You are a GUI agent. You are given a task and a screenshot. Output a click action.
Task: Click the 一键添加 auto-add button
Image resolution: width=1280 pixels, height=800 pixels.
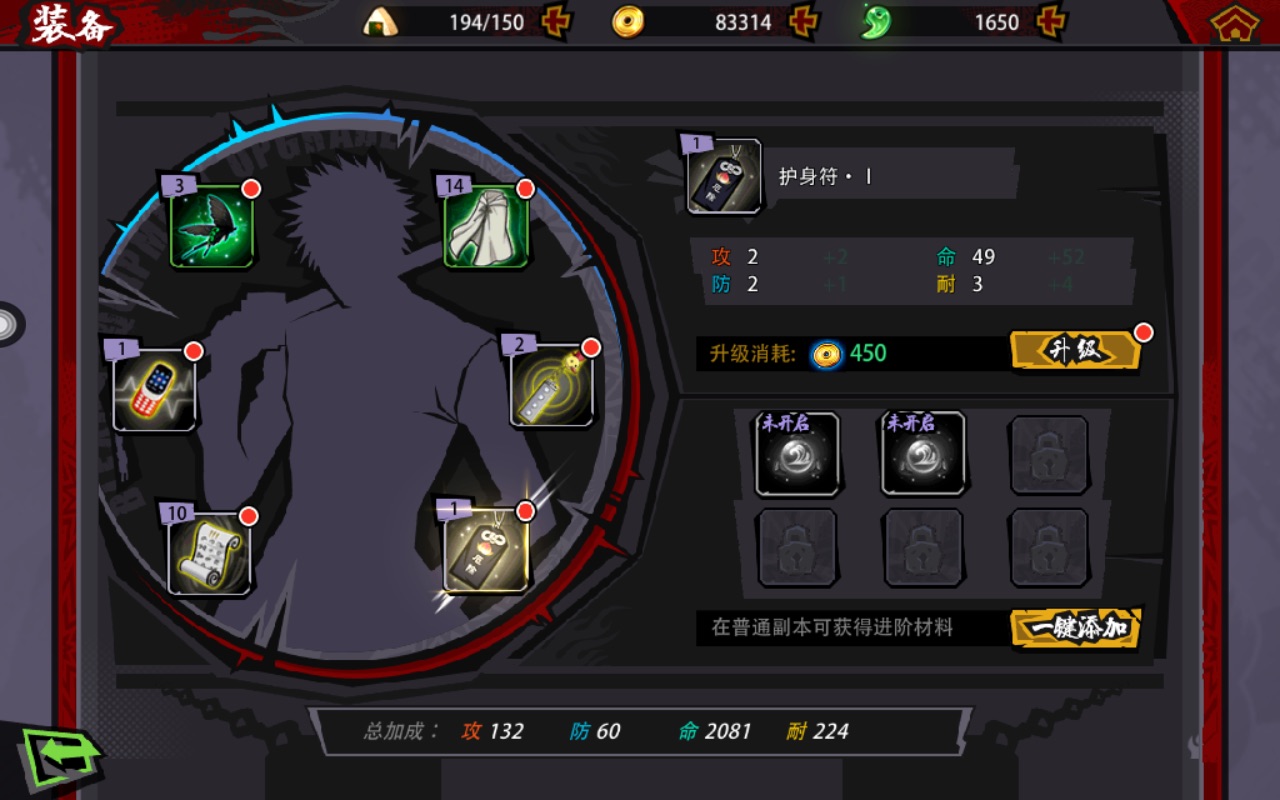point(1075,628)
